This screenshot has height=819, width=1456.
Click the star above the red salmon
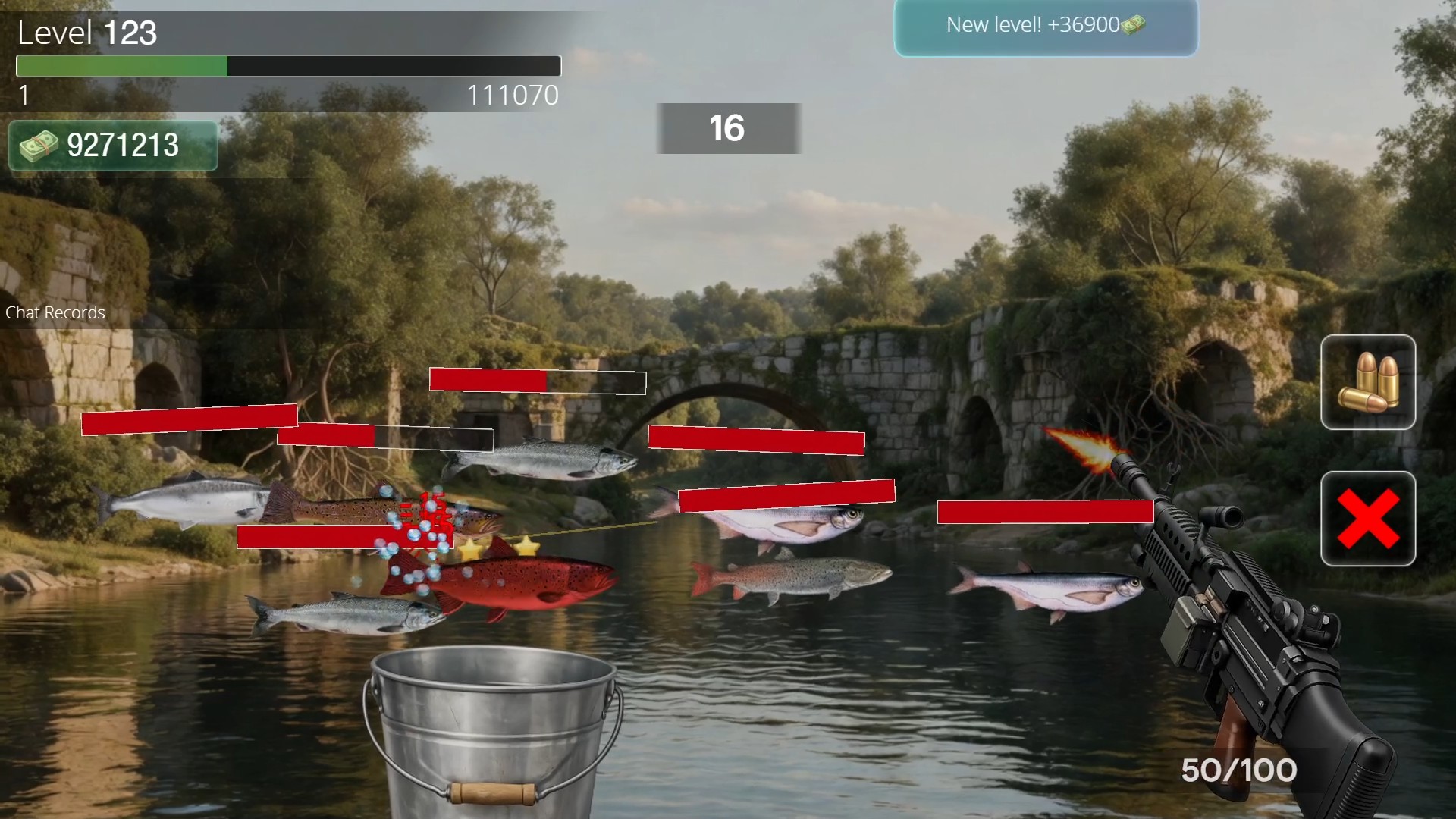[x=469, y=548]
